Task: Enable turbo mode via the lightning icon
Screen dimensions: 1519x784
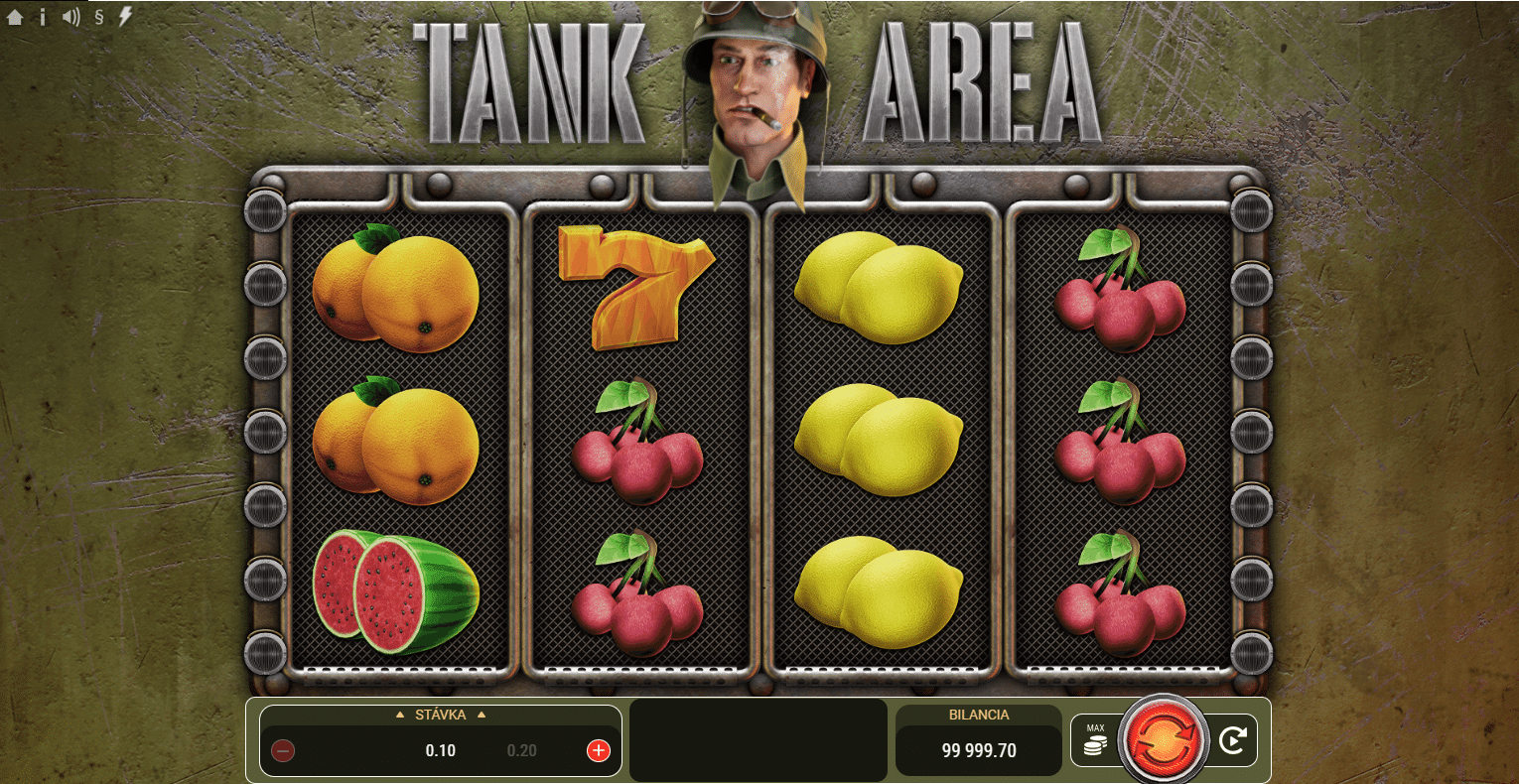Action: [123, 16]
